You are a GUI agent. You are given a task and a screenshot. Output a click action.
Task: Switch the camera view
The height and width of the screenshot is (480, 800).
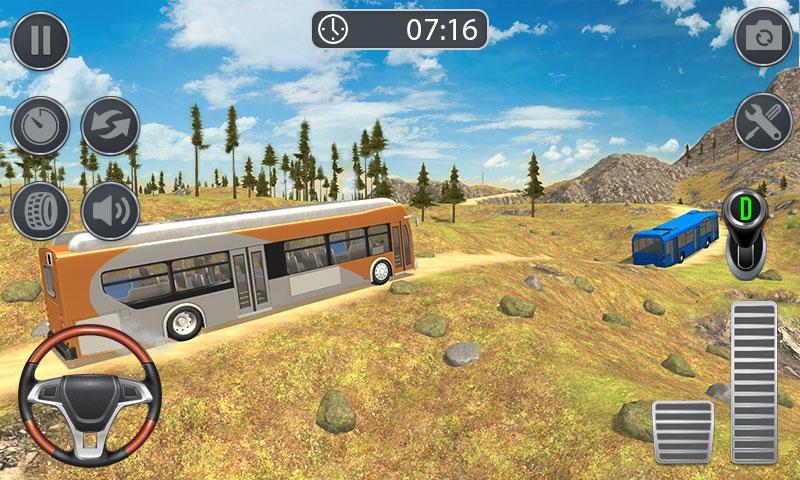pyautogui.click(x=763, y=38)
